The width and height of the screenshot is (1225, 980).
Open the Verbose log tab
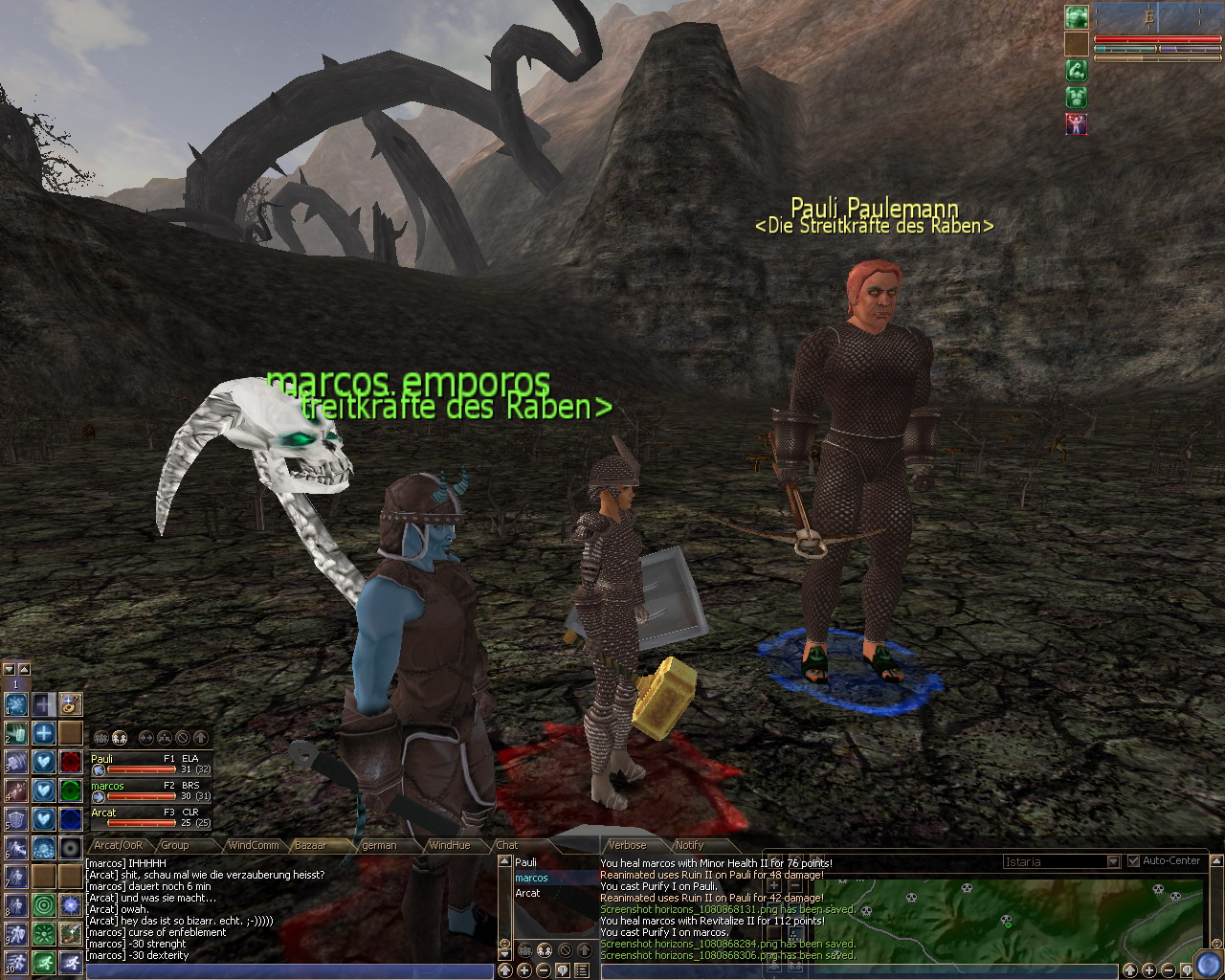(x=628, y=845)
